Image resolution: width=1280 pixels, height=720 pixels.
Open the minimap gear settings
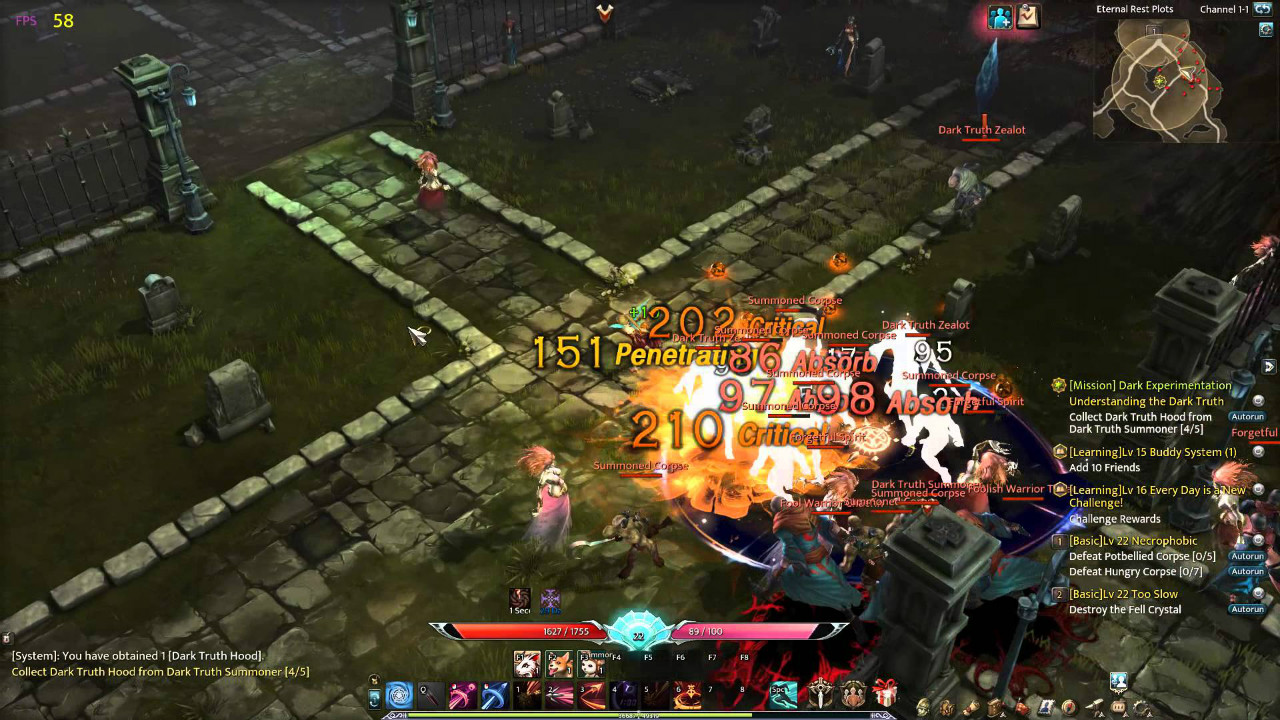(1265, 30)
